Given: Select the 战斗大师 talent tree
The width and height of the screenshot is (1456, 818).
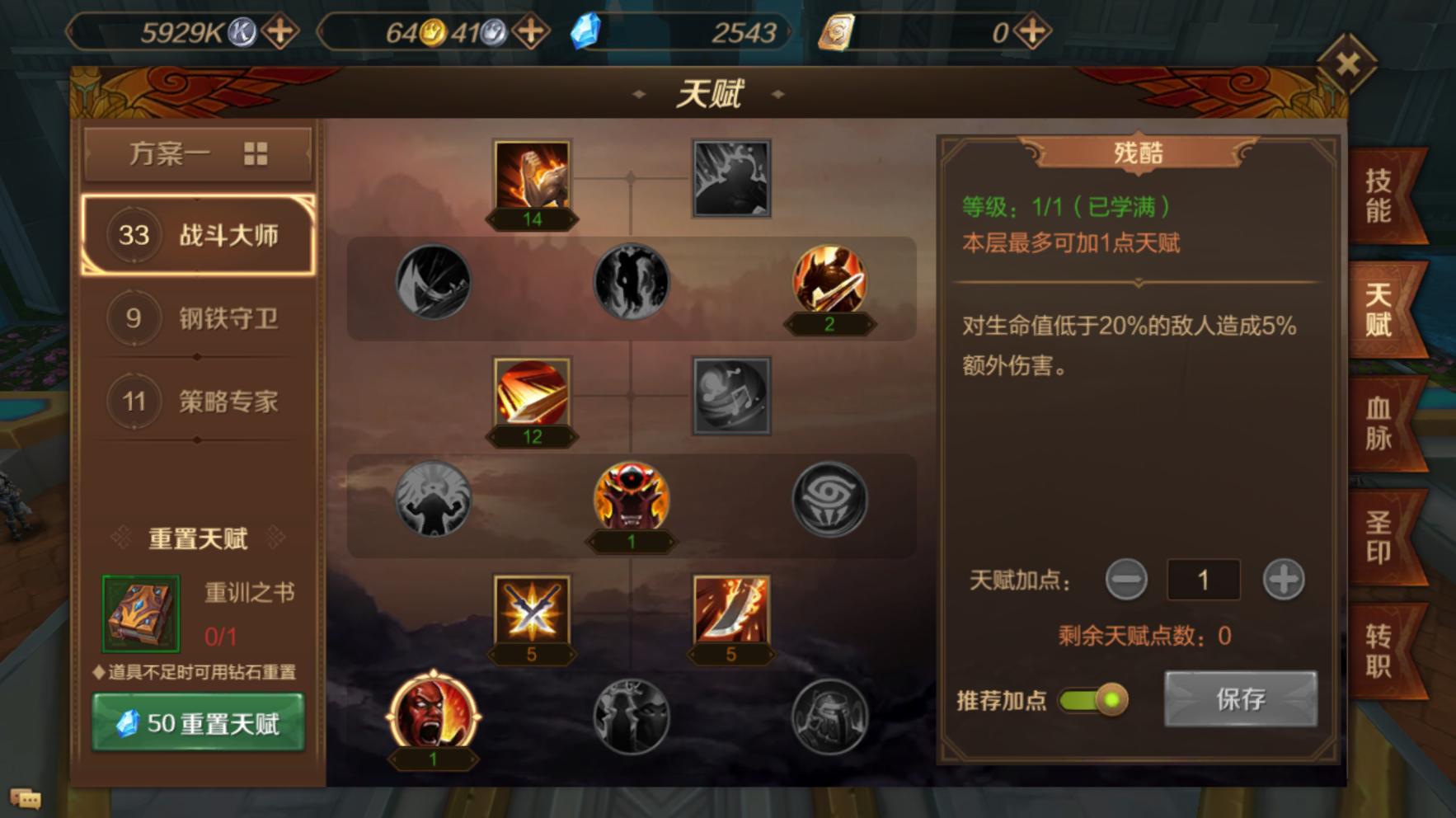Looking at the screenshot, I should coord(198,235).
